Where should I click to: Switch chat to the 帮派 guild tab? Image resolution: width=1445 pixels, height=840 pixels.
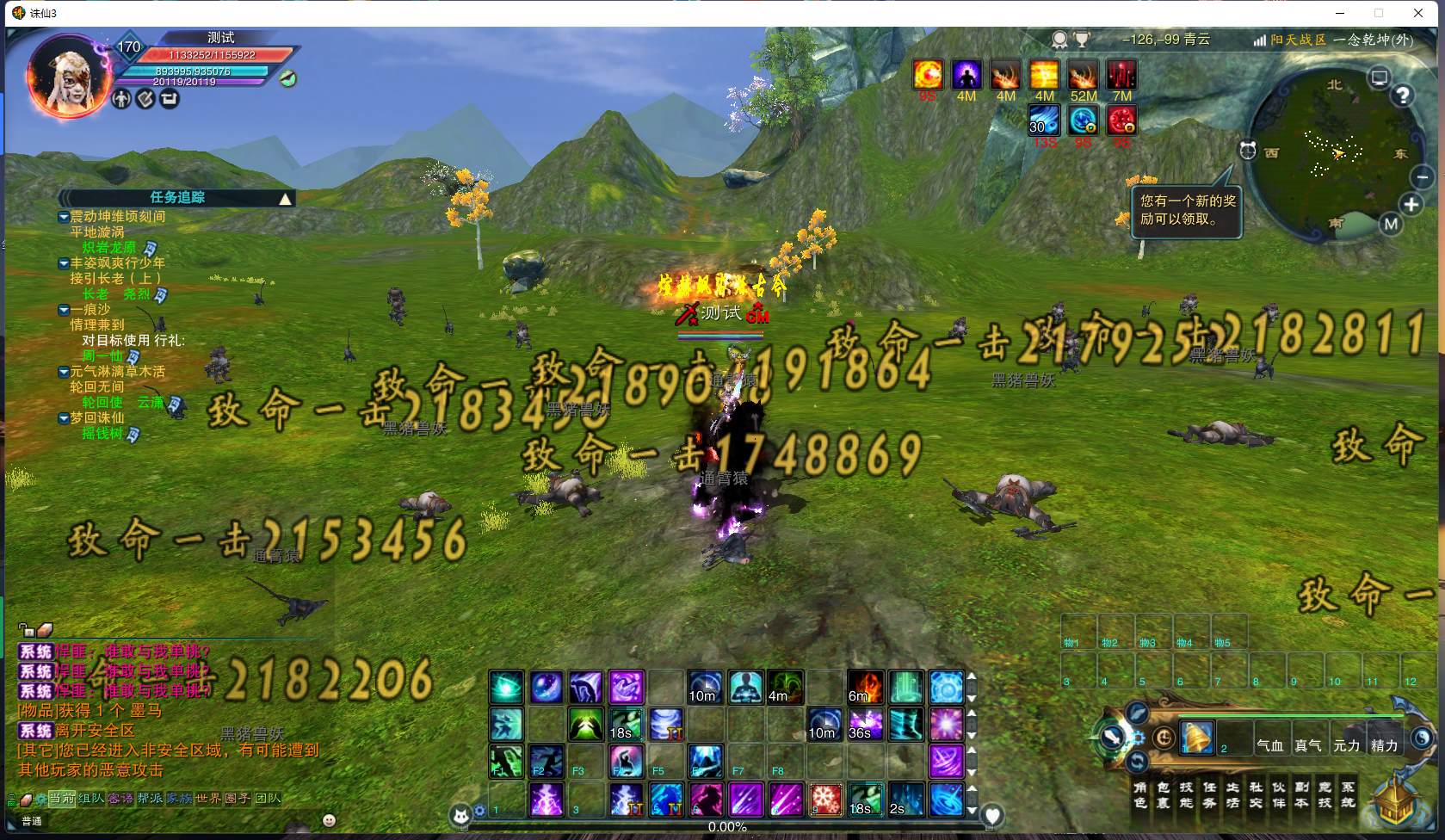click(150, 799)
